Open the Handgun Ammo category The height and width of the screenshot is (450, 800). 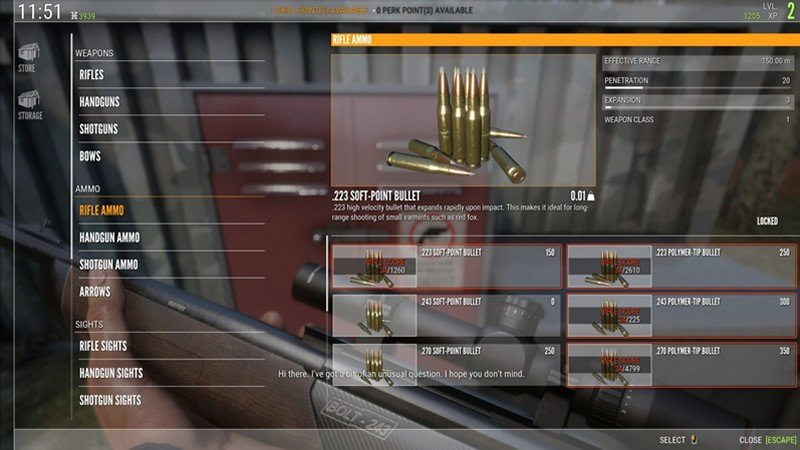(110, 237)
